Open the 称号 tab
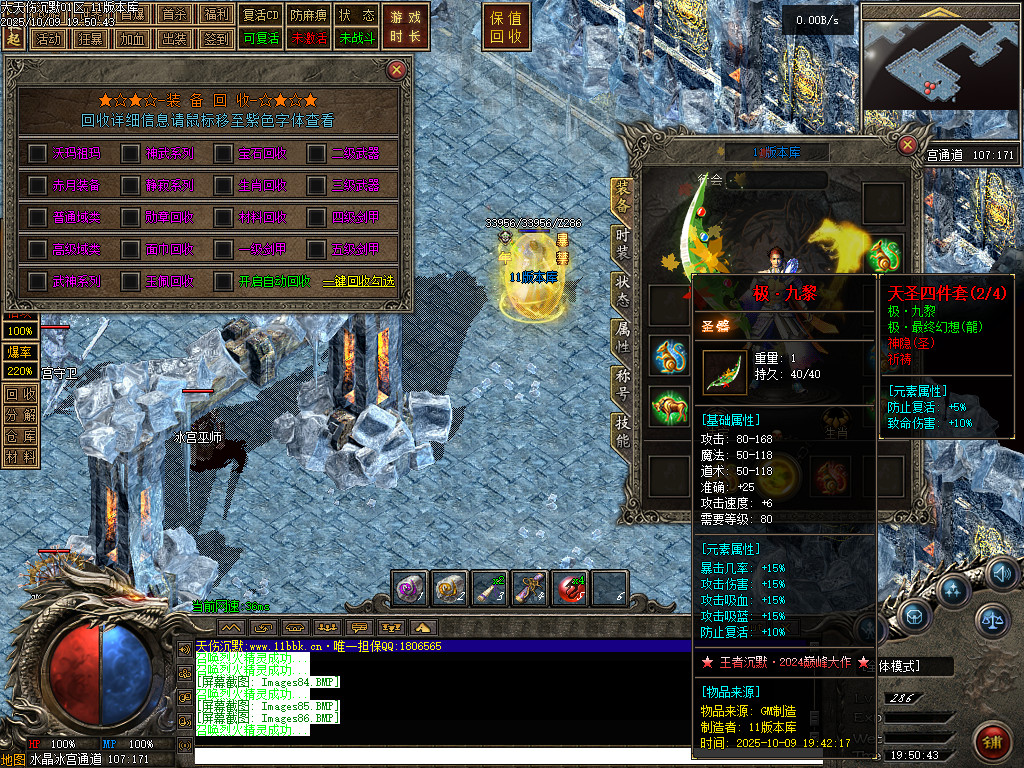Image resolution: width=1024 pixels, height=768 pixels. pos(623,383)
